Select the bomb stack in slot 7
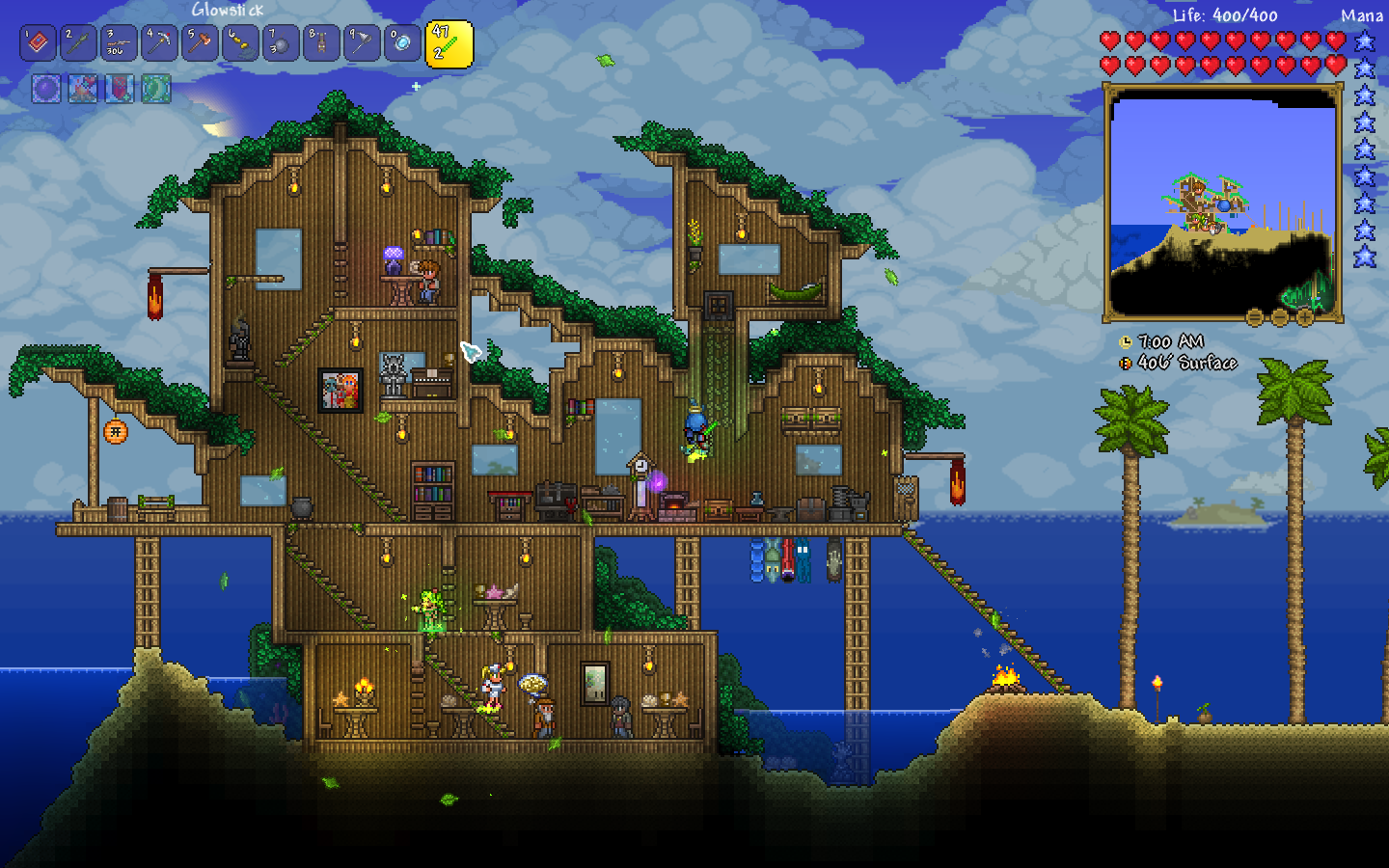1389x868 pixels. (281, 43)
